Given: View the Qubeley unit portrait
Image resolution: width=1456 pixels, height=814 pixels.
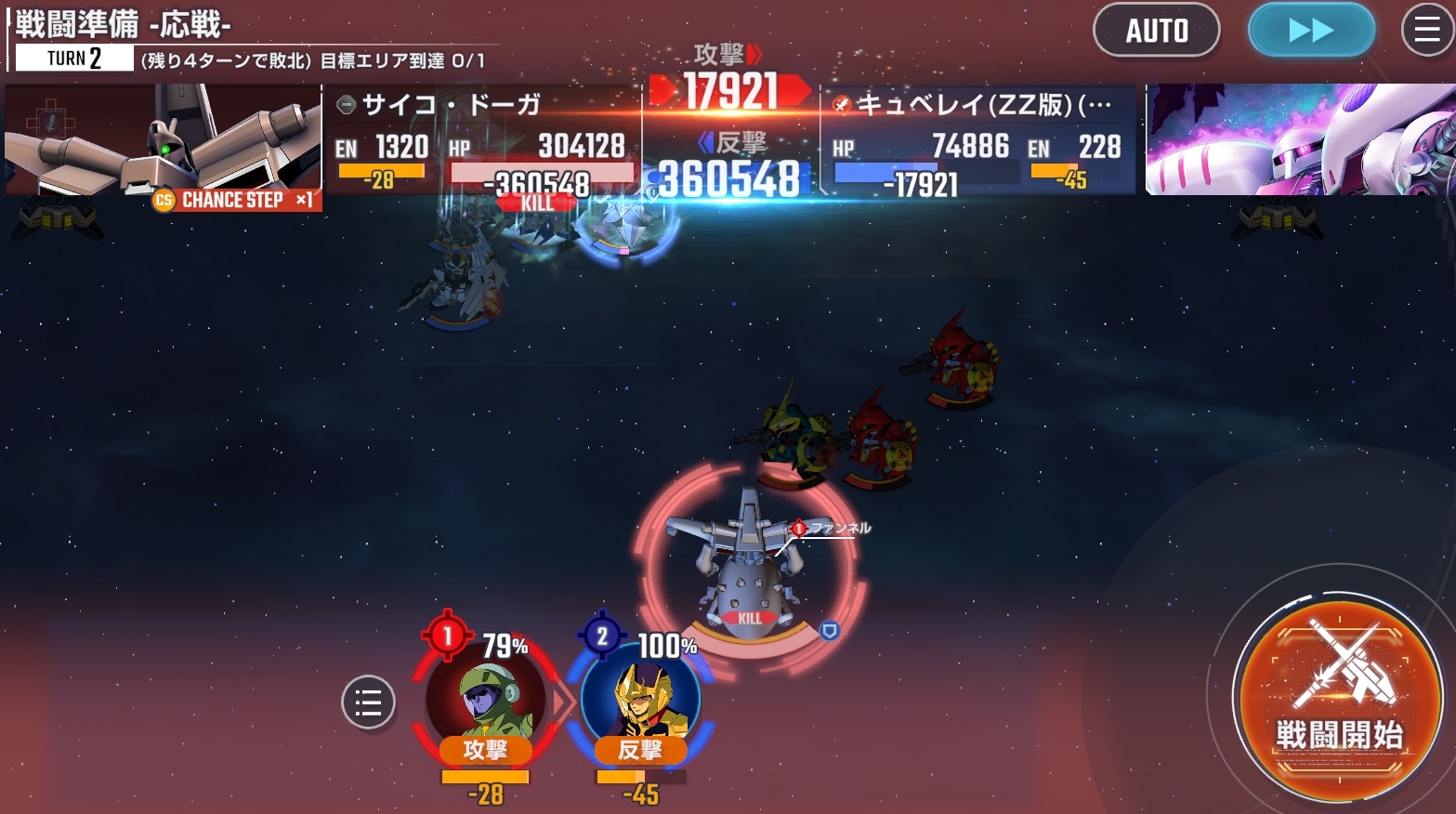Looking at the screenshot, I should [1299, 139].
